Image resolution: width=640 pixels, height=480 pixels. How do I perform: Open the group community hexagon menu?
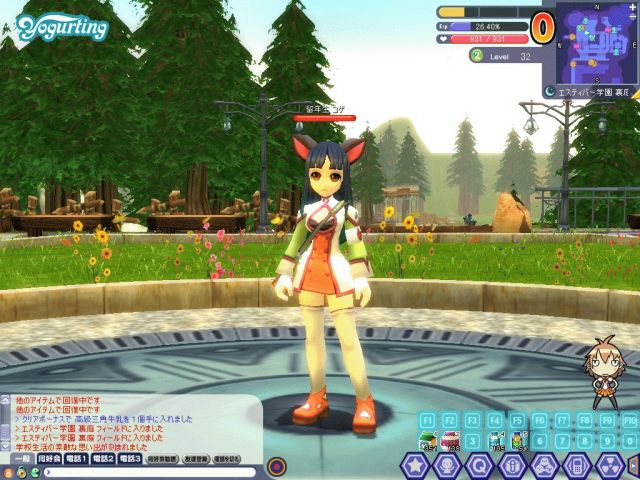543,466
